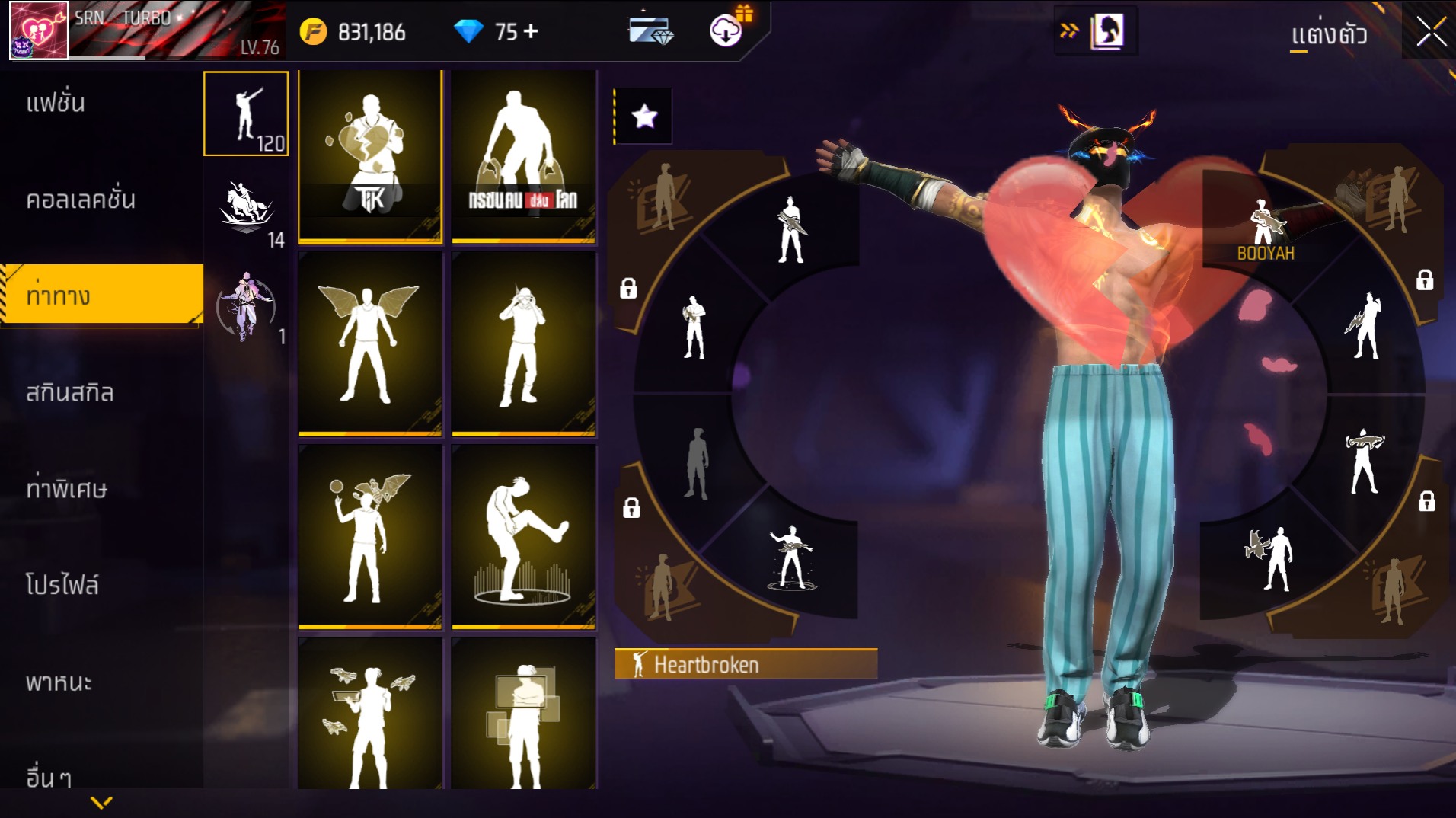Select the อื่นๆ others category

coord(49,777)
